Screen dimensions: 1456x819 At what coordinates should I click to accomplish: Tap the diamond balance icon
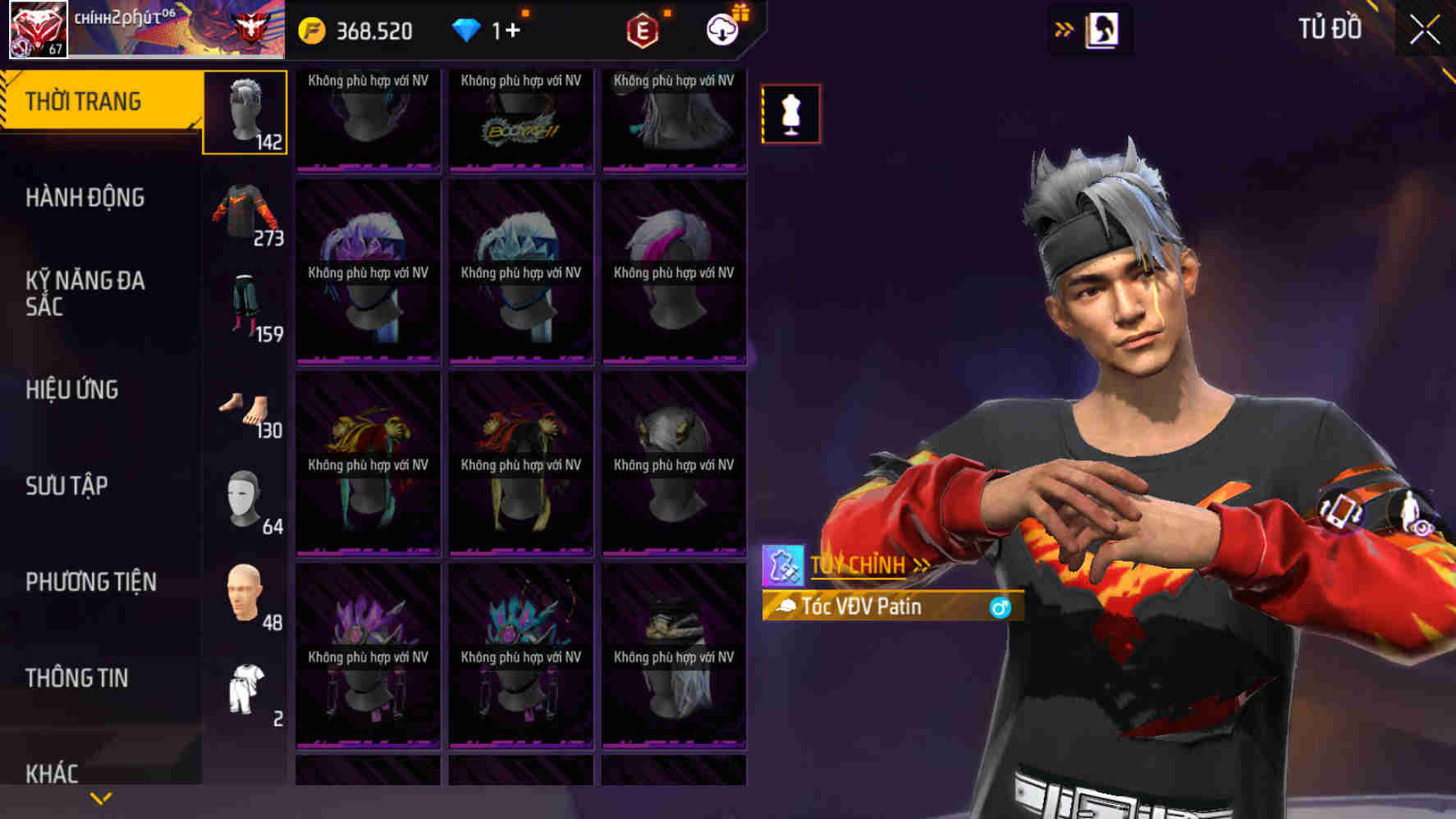pos(468,30)
